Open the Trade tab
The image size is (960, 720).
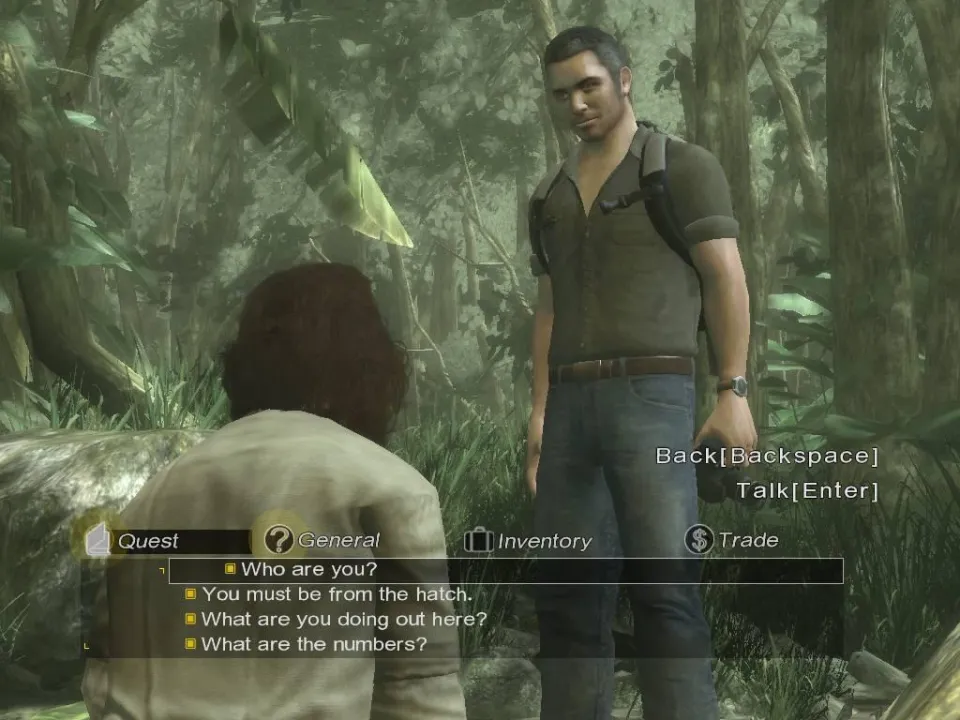[733, 540]
